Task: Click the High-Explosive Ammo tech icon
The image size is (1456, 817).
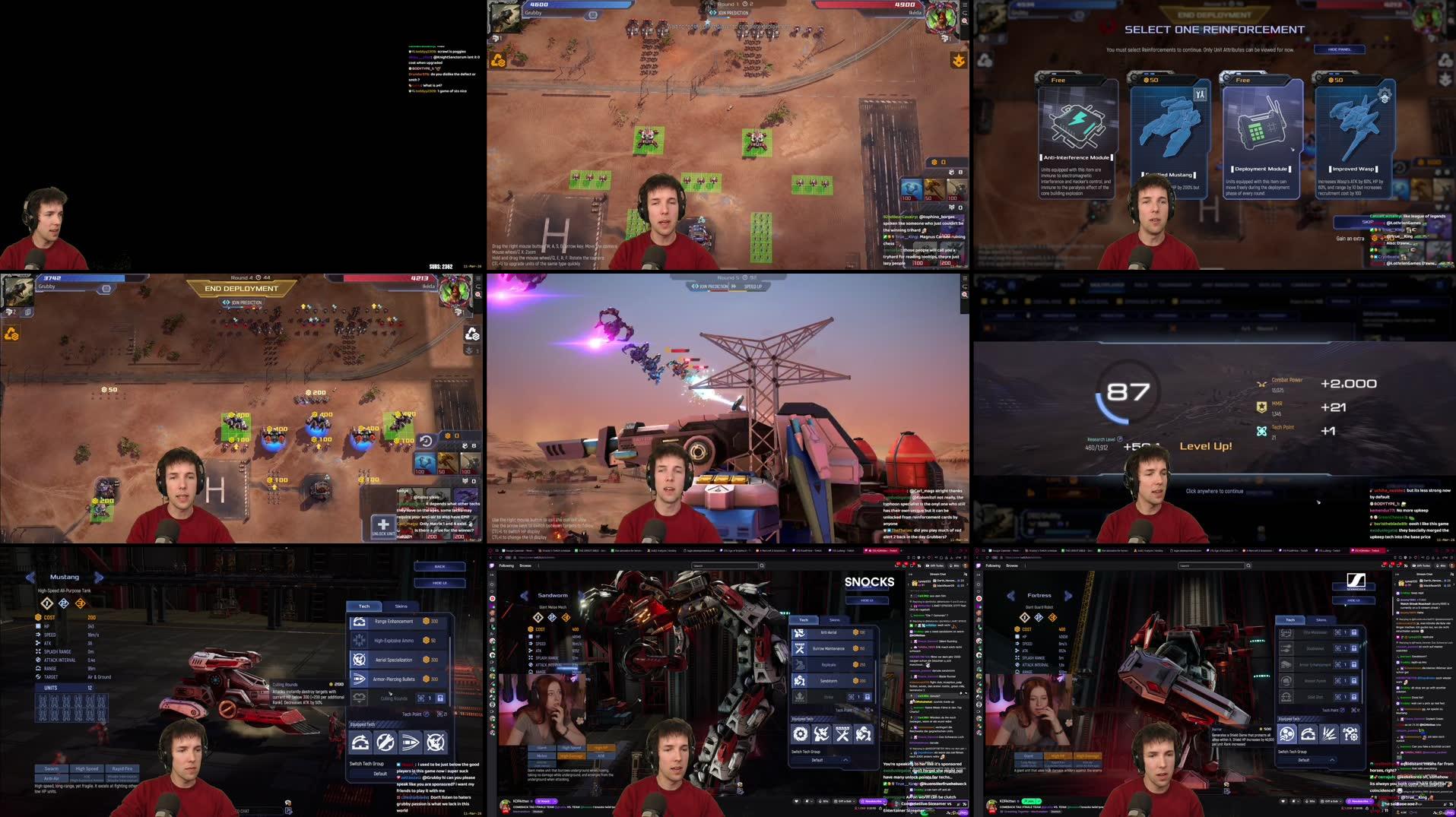Action: 360,641
